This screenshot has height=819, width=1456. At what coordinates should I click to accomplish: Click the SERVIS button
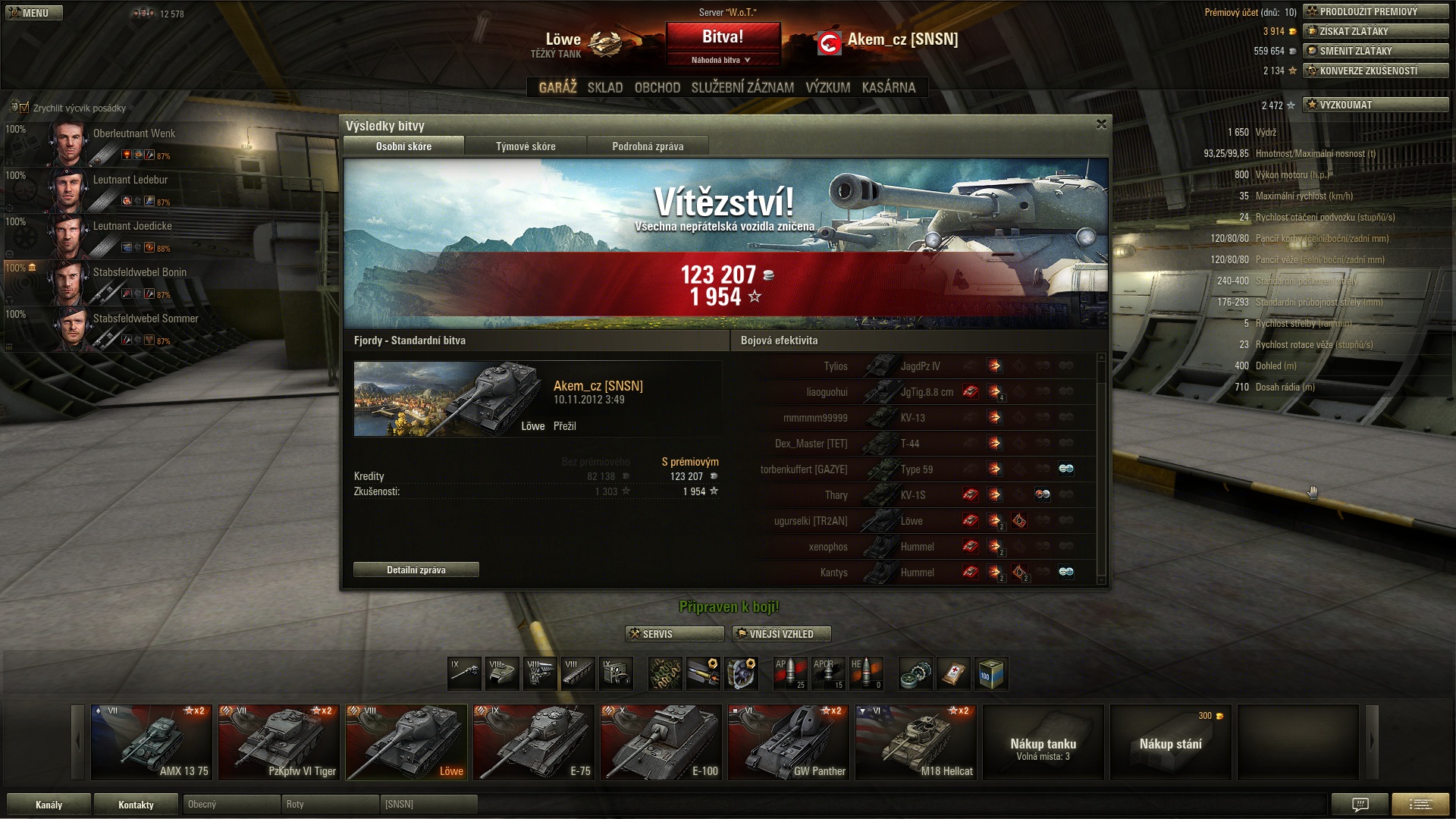coord(674,634)
